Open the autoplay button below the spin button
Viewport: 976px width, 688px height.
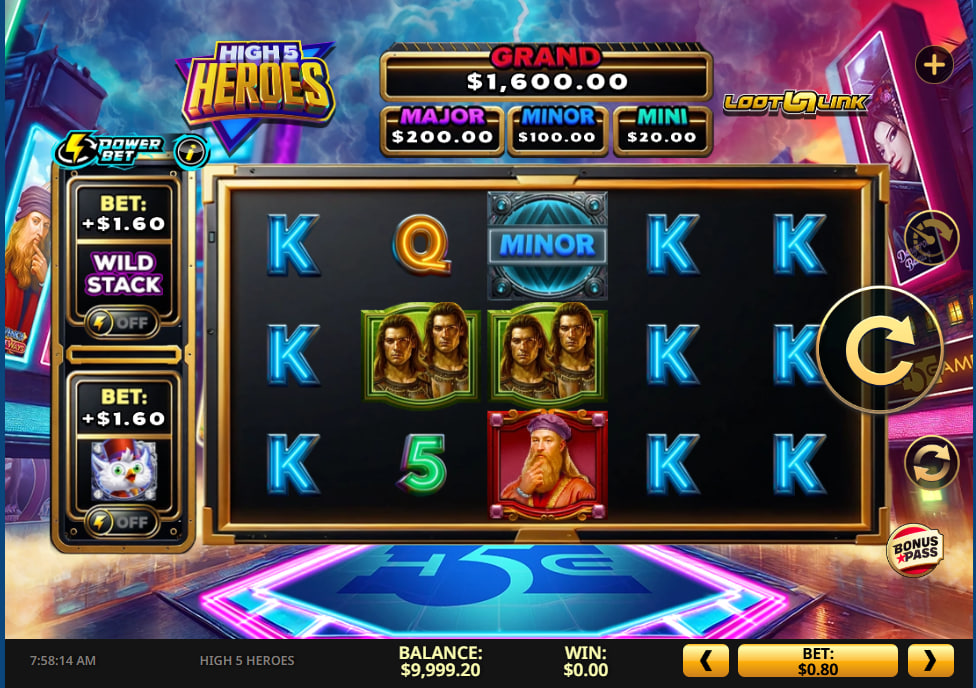point(931,464)
